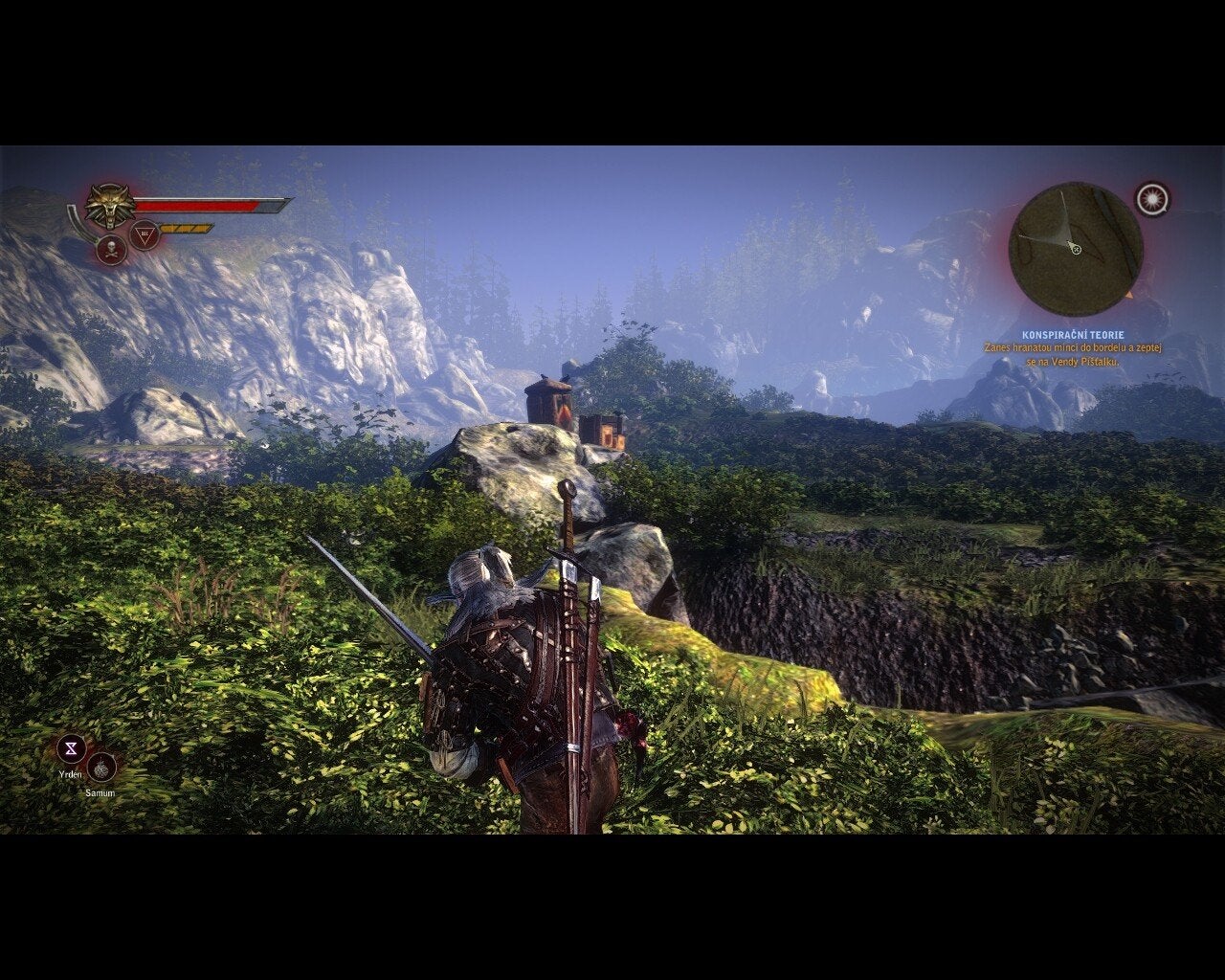
Task: Click the circular minimap
Action: coord(1076,244)
